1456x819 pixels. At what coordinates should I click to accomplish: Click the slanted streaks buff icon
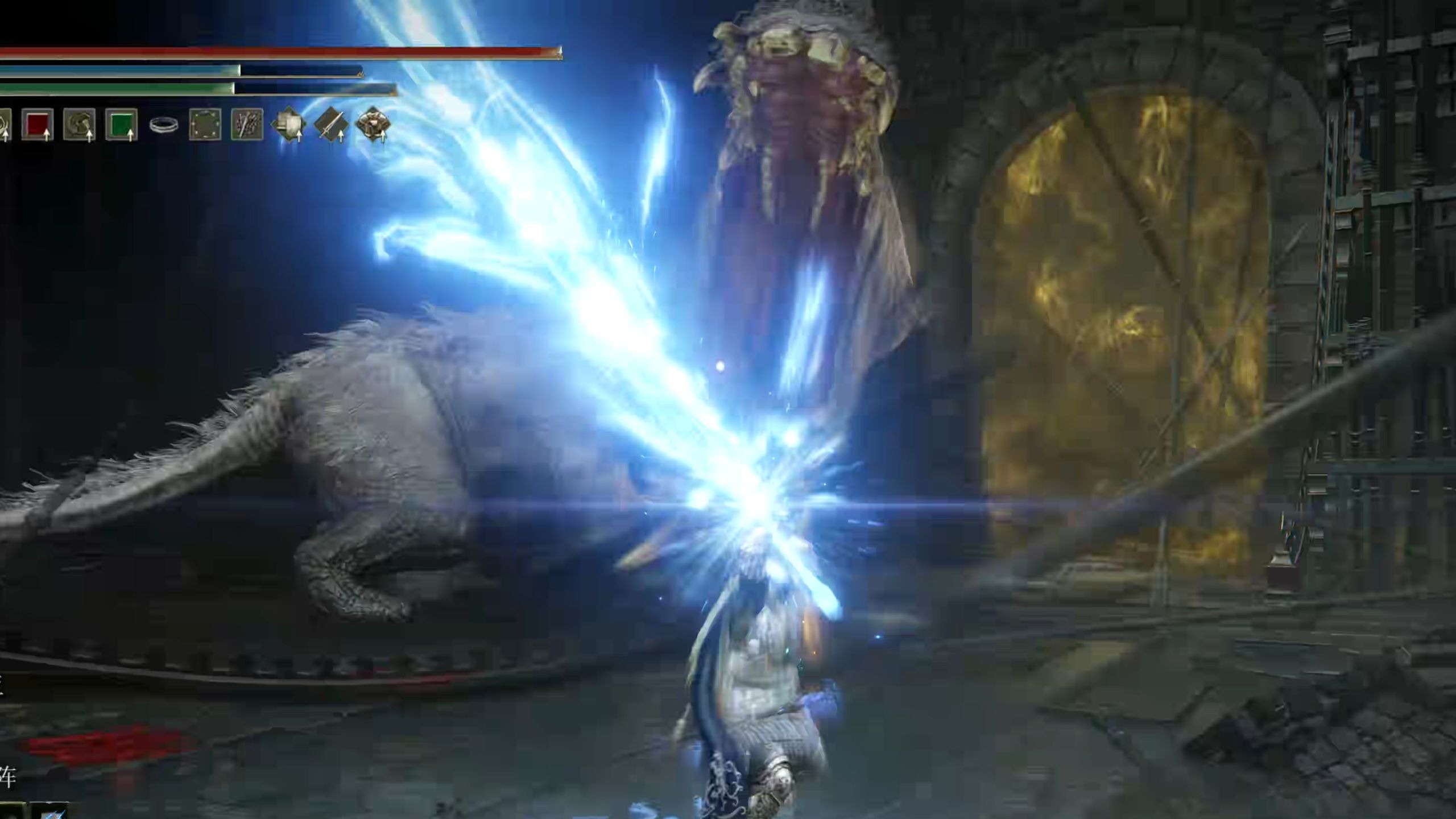coord(247,124)
